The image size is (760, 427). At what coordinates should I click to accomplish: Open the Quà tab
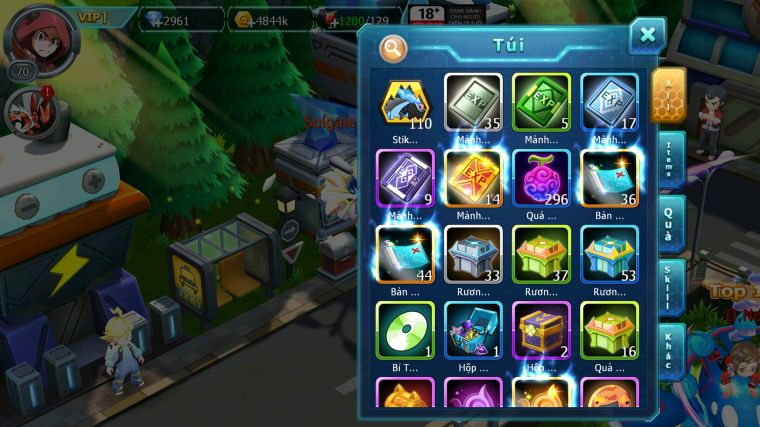pyautogui.click(x=668, y=223)
